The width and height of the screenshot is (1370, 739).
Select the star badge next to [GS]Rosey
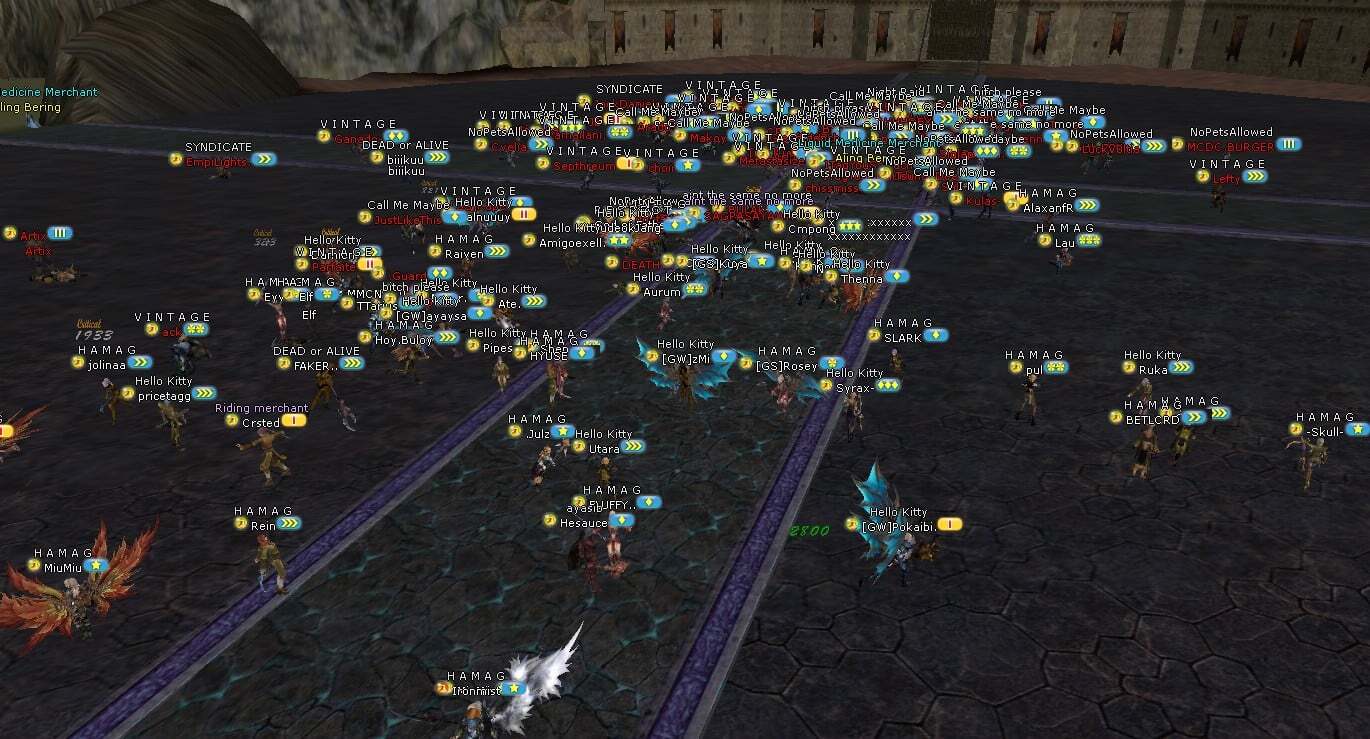[832, 364]
